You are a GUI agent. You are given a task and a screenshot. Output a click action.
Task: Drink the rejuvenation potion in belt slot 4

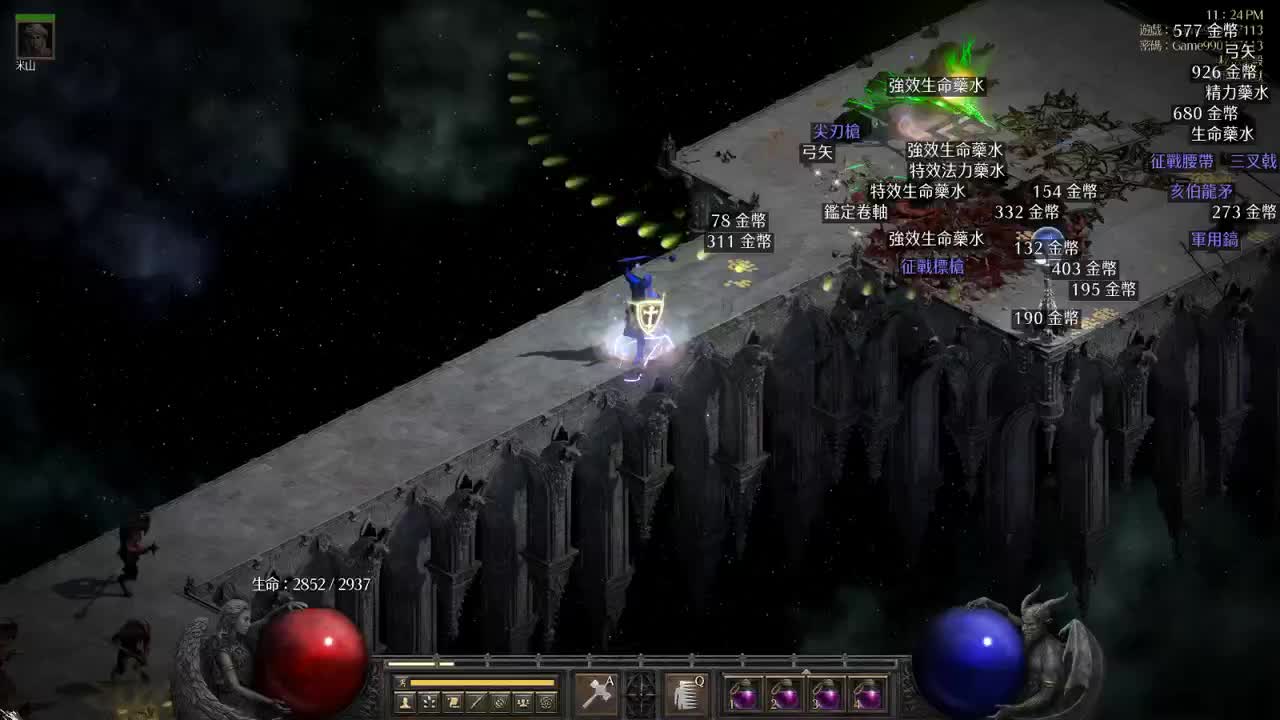point(870,695)
